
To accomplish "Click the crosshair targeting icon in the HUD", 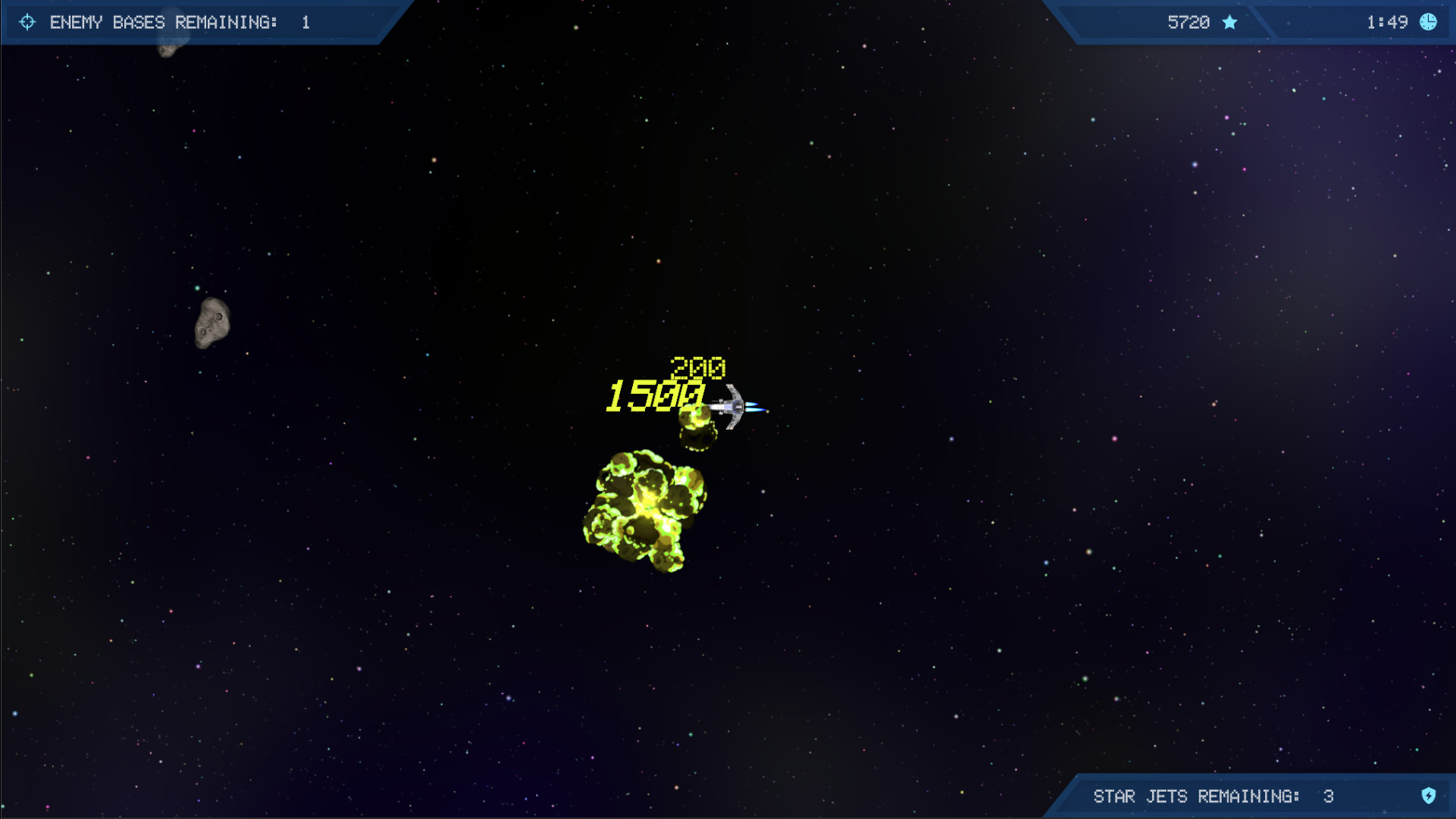I will (x=28, y=22).
